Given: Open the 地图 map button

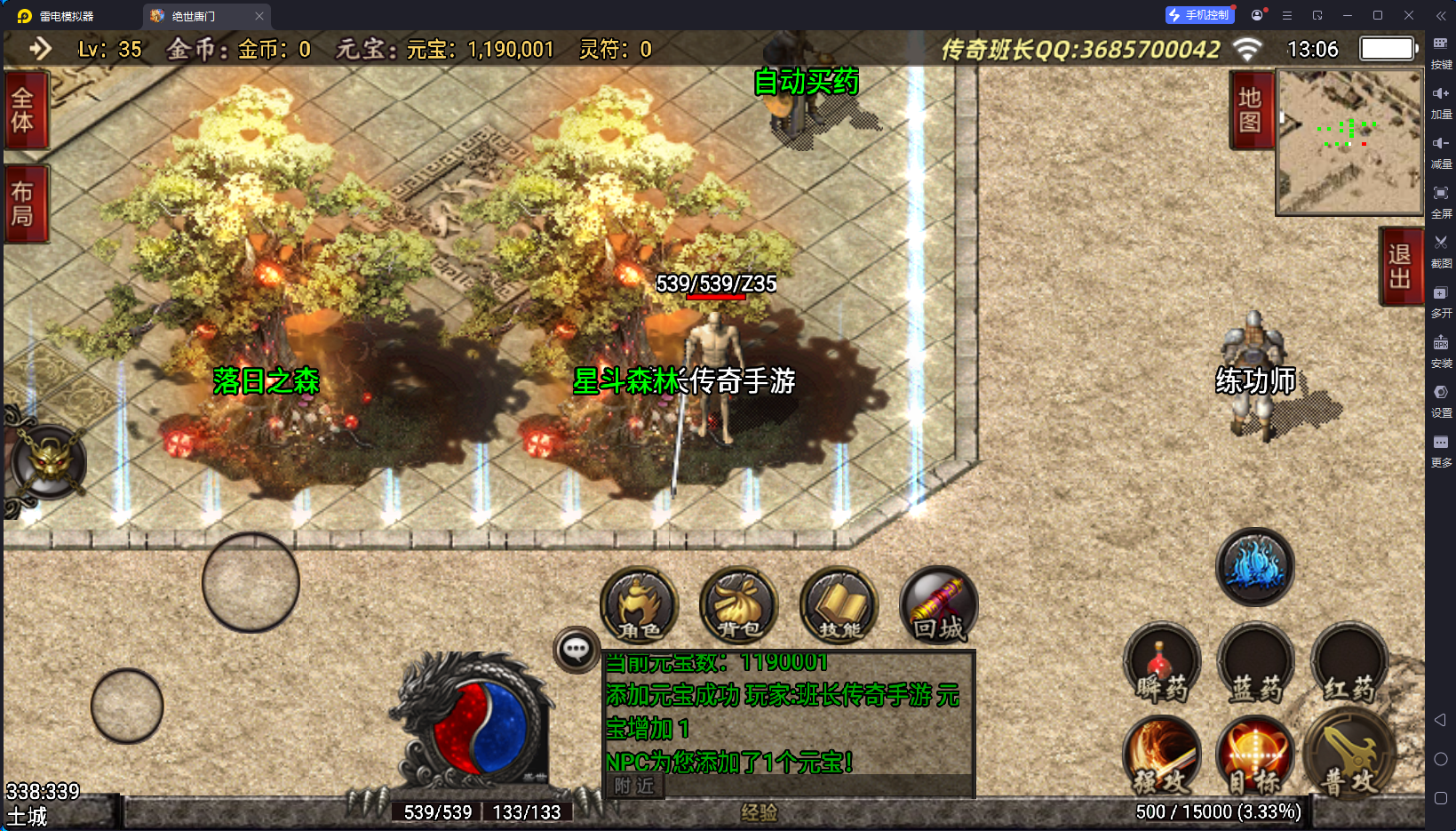Looking at the screenshot, I should point(1251,110).
